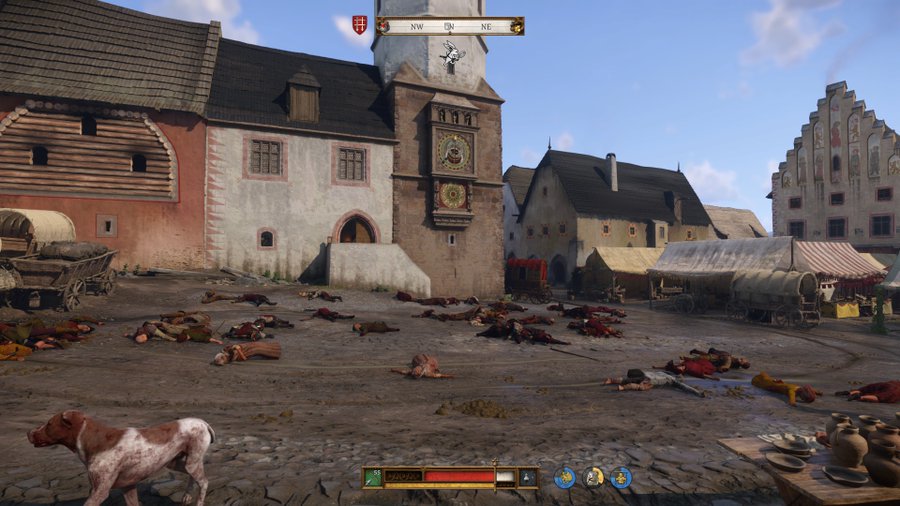Click the last round blue status icon

(621, 478)
